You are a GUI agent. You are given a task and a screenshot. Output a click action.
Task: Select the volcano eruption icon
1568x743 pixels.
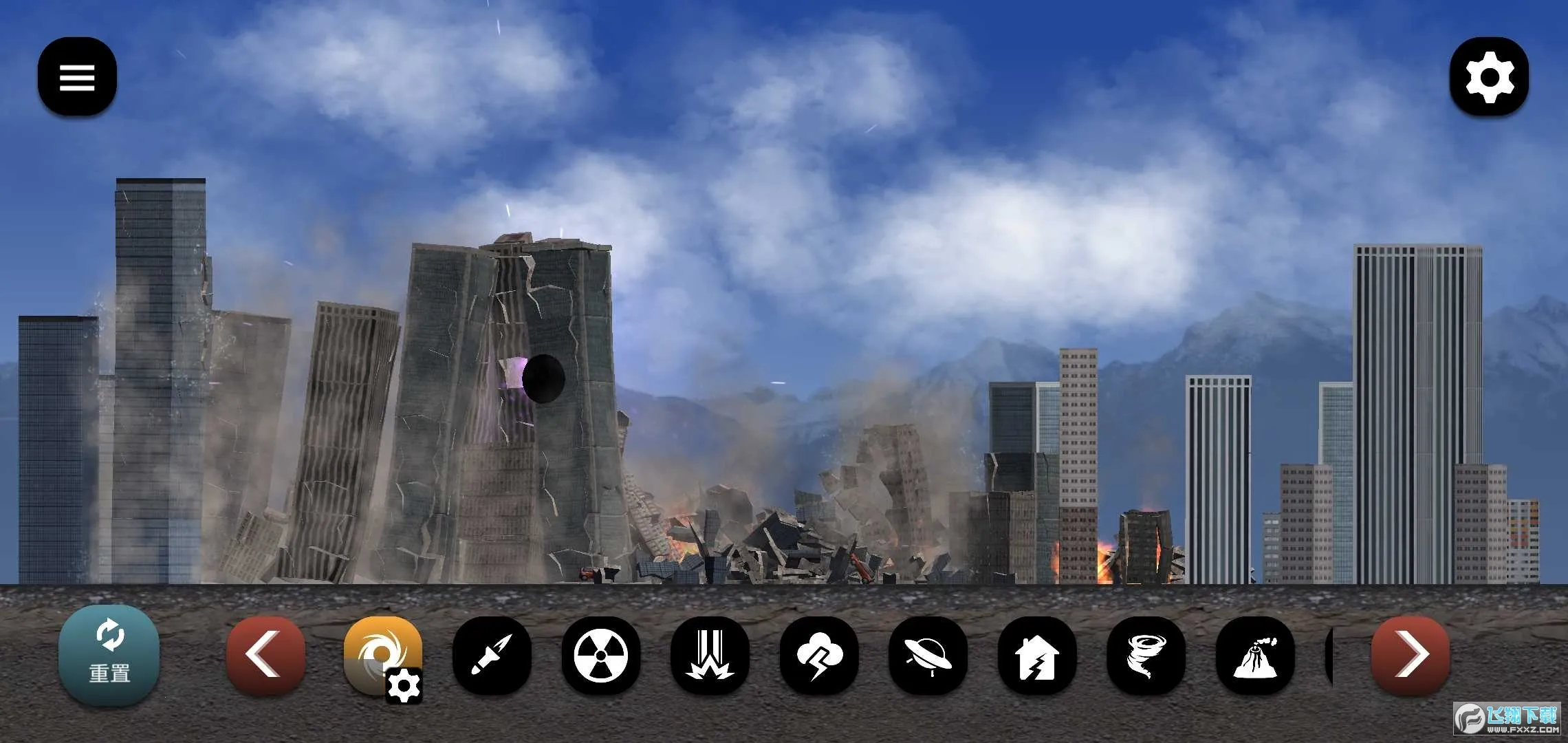coord(1254,655)
